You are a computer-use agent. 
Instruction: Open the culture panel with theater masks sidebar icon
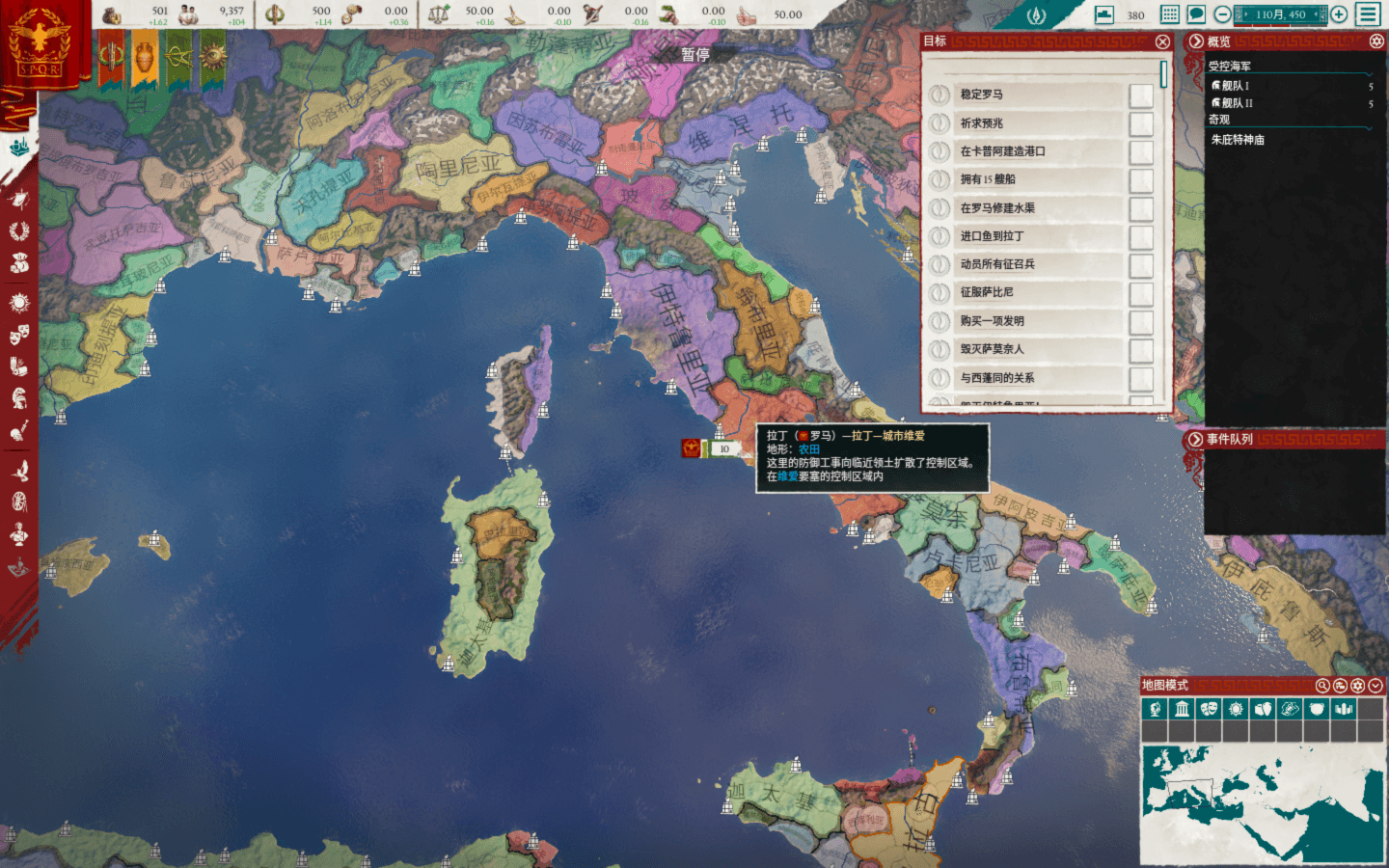[17, 333]
